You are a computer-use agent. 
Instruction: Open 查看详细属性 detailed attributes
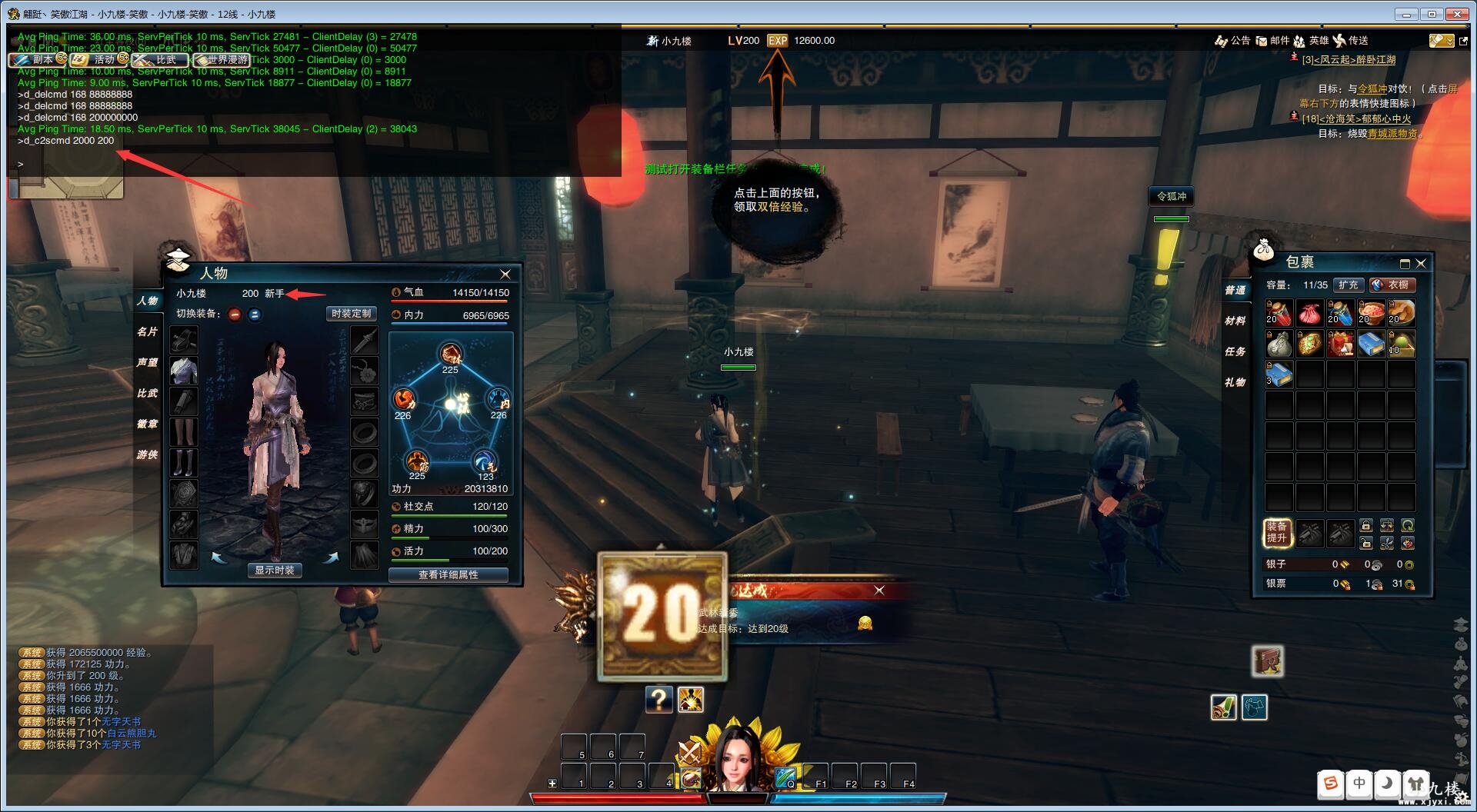[x=448, y=575]
